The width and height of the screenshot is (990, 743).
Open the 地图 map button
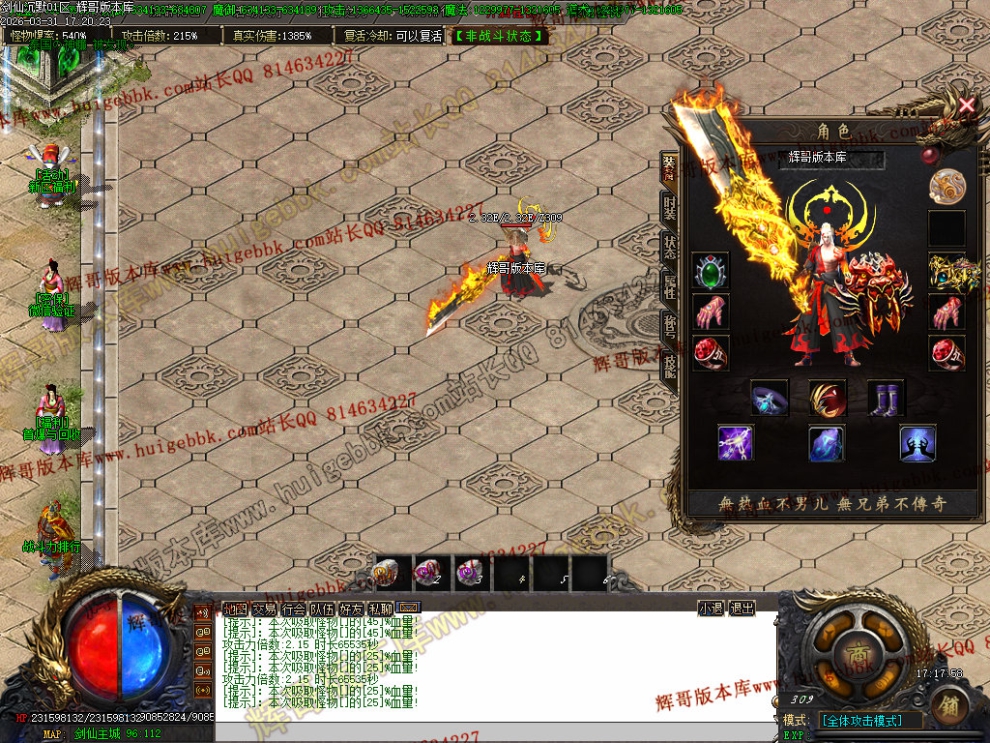[x=235, y=608]
